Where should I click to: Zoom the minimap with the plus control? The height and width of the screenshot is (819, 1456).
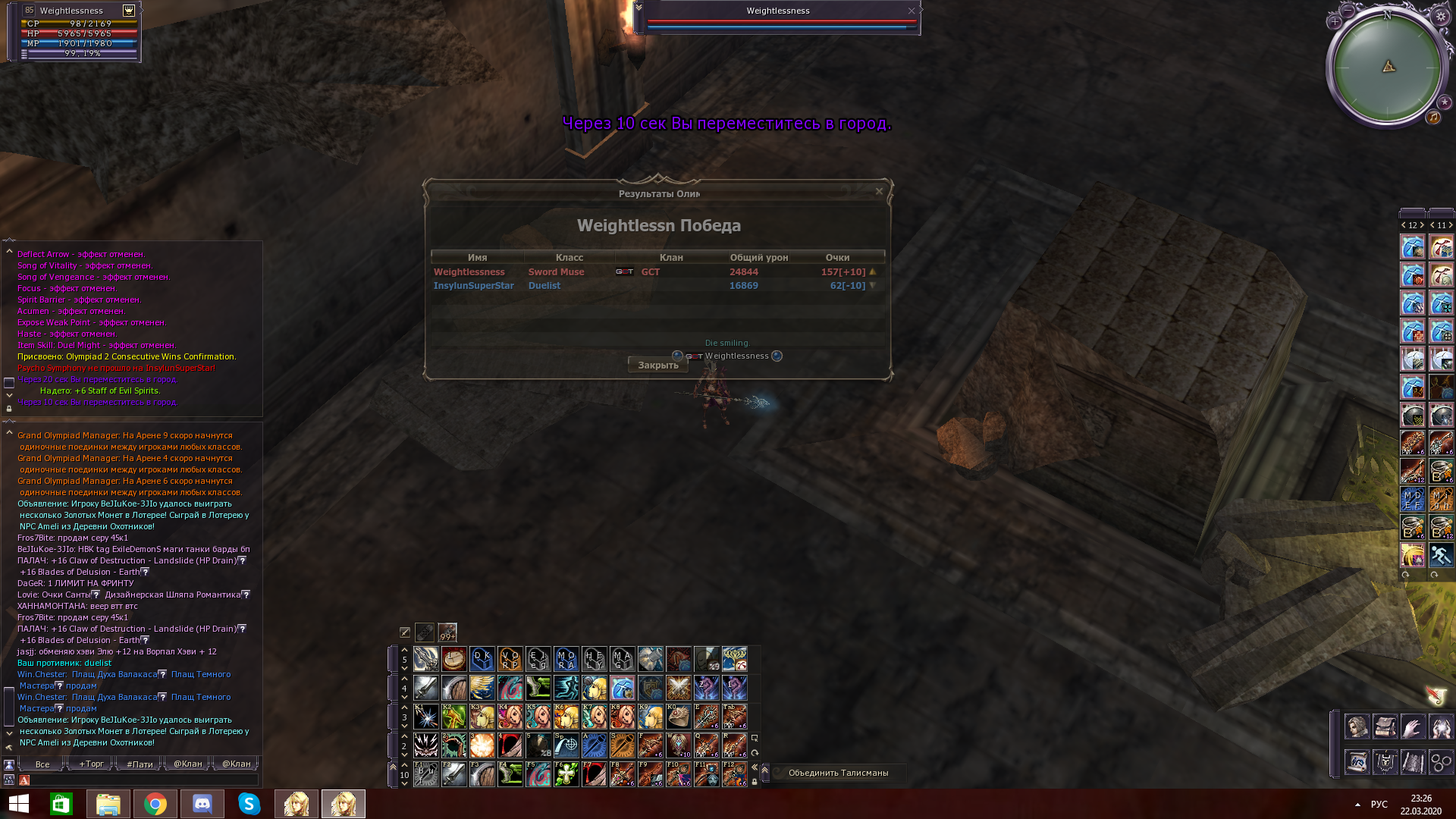1335,22
